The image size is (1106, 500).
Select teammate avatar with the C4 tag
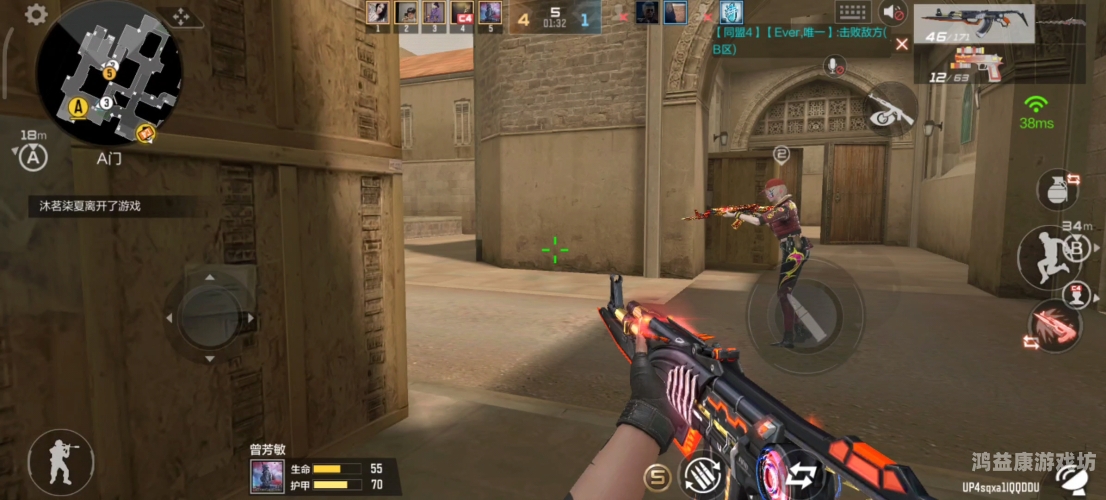point(463,13)
